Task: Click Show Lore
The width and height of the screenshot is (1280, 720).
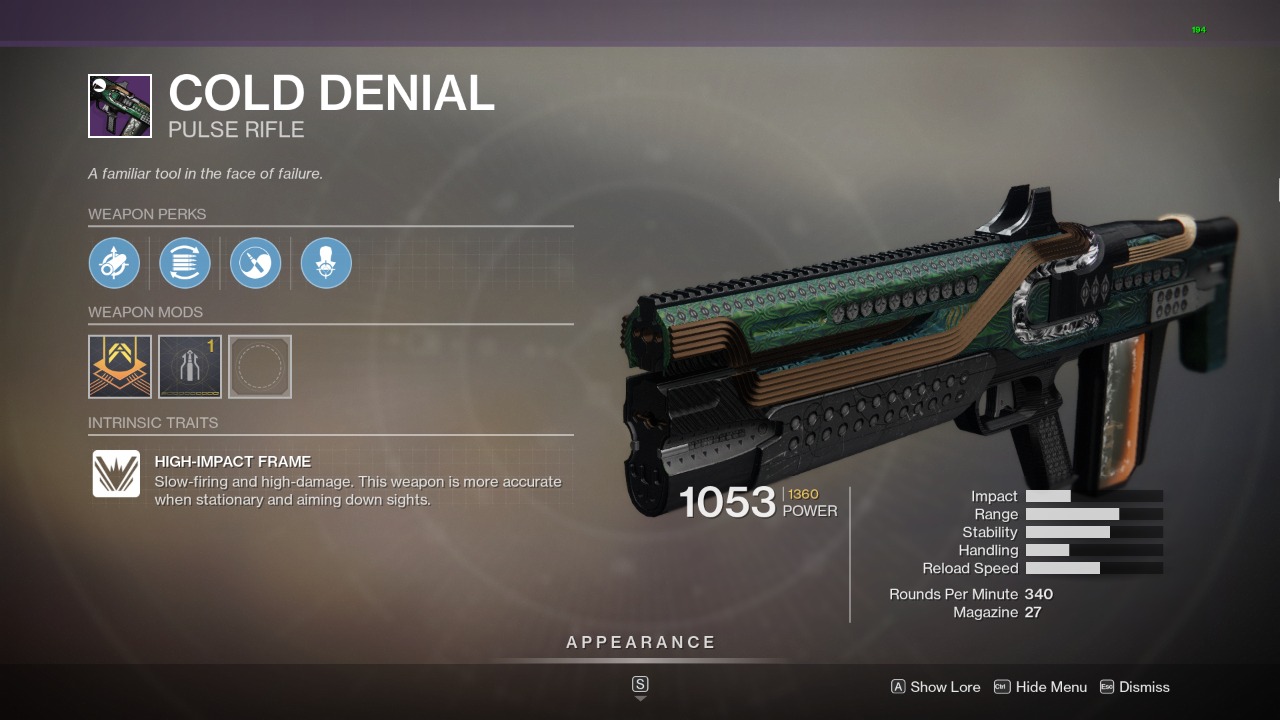Action: [935, 687]
